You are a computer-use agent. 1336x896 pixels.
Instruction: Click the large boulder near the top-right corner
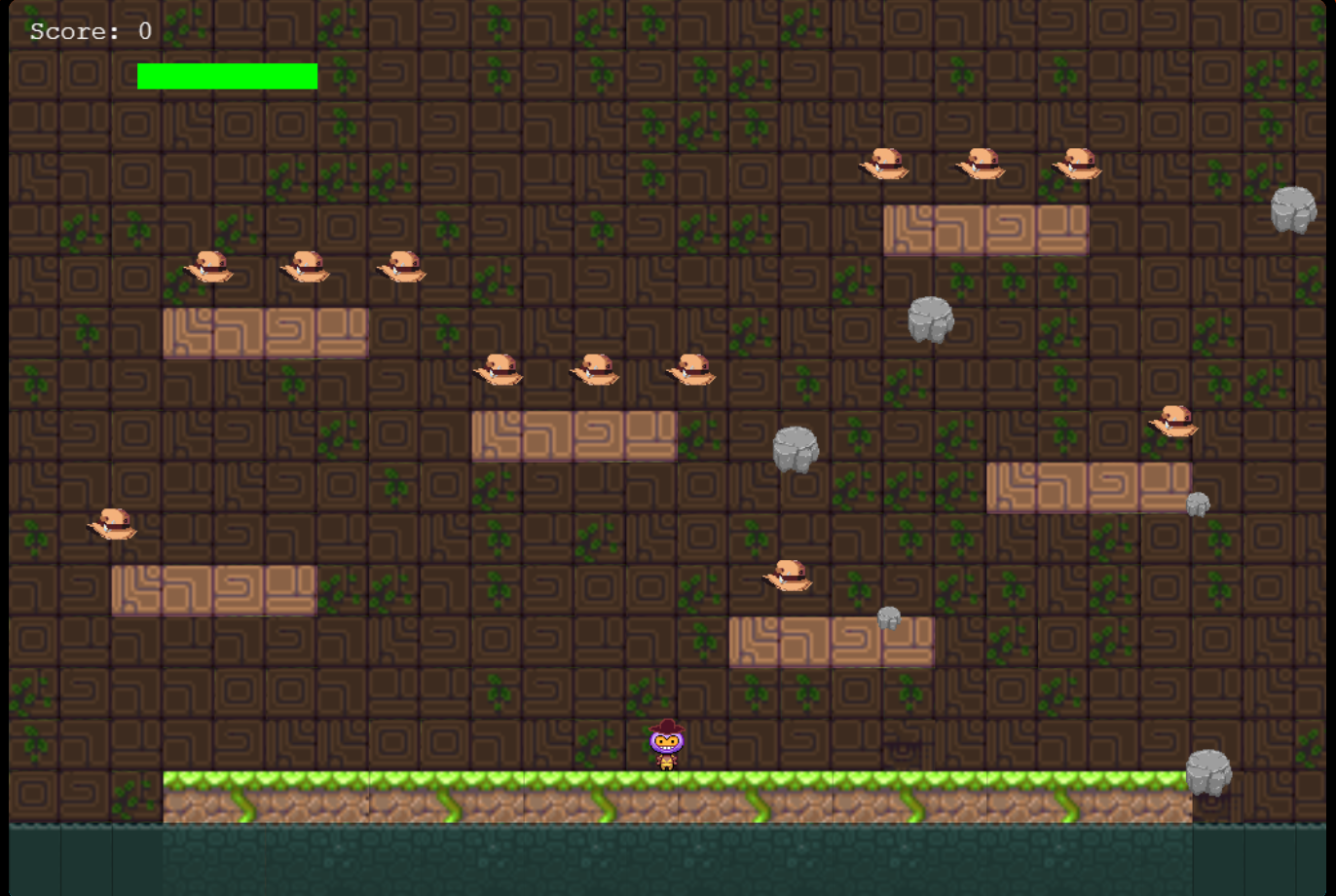coord(1295,209)
